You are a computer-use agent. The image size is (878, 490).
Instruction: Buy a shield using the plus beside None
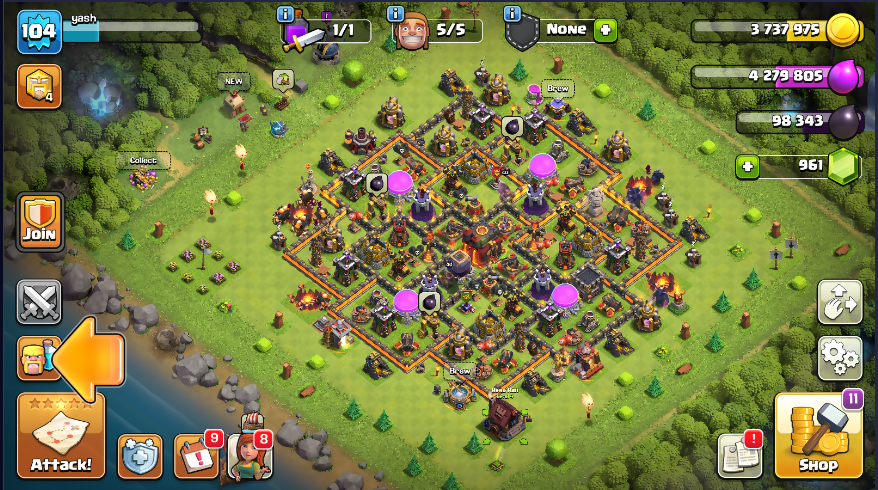click(x=605, y=30)
